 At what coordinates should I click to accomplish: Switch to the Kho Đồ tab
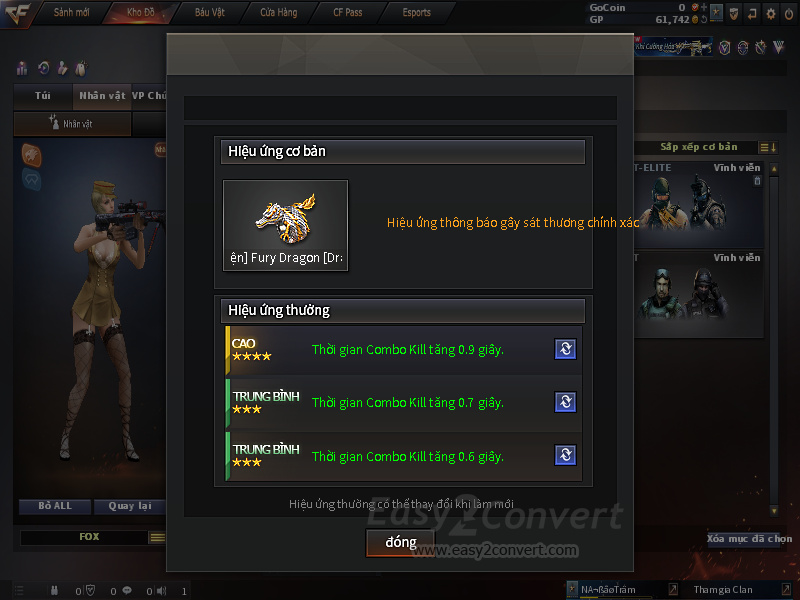138,13
